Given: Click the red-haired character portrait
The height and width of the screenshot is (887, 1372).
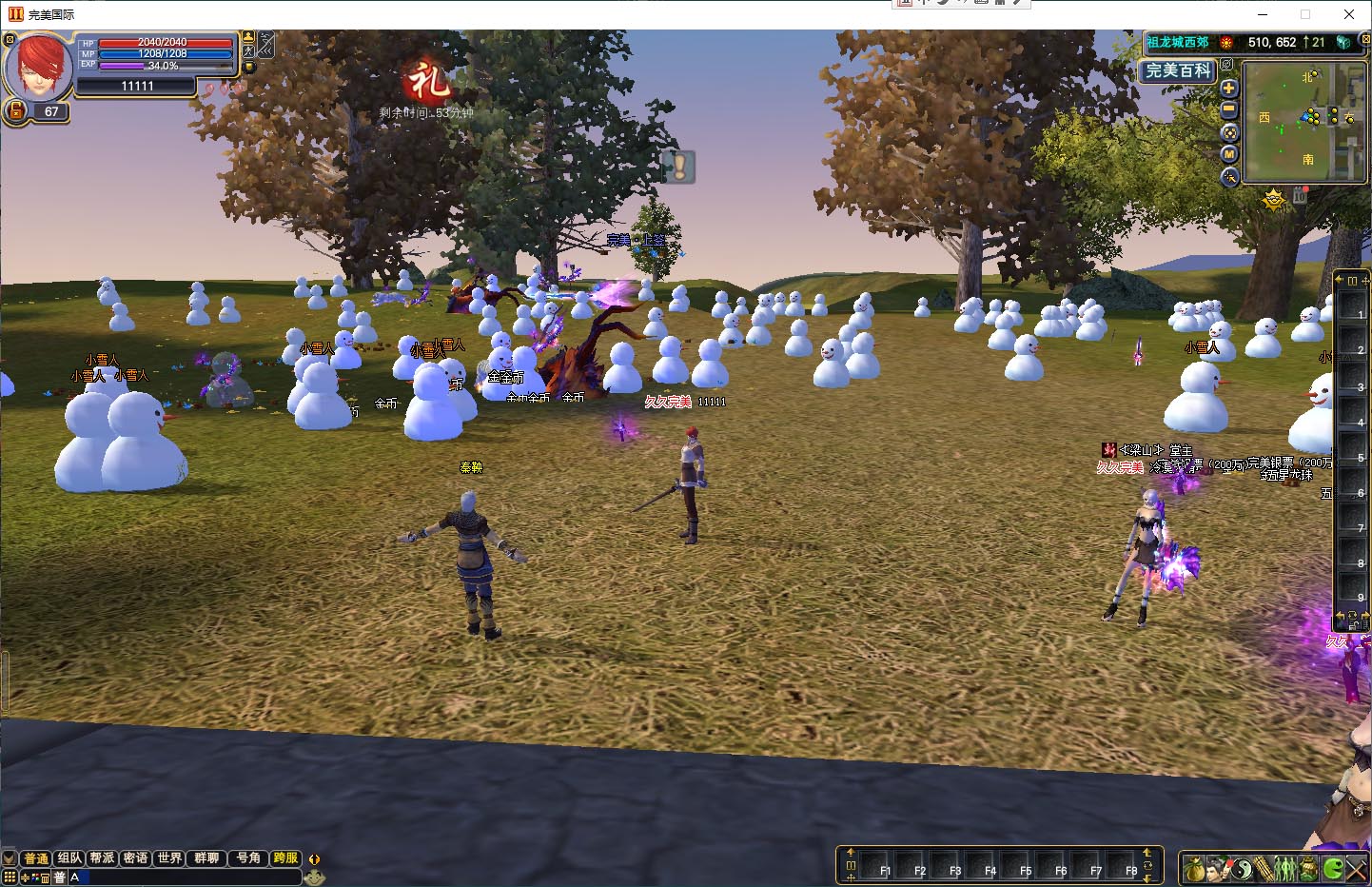Looking at the screenshot, I should [x=38, y=66].
